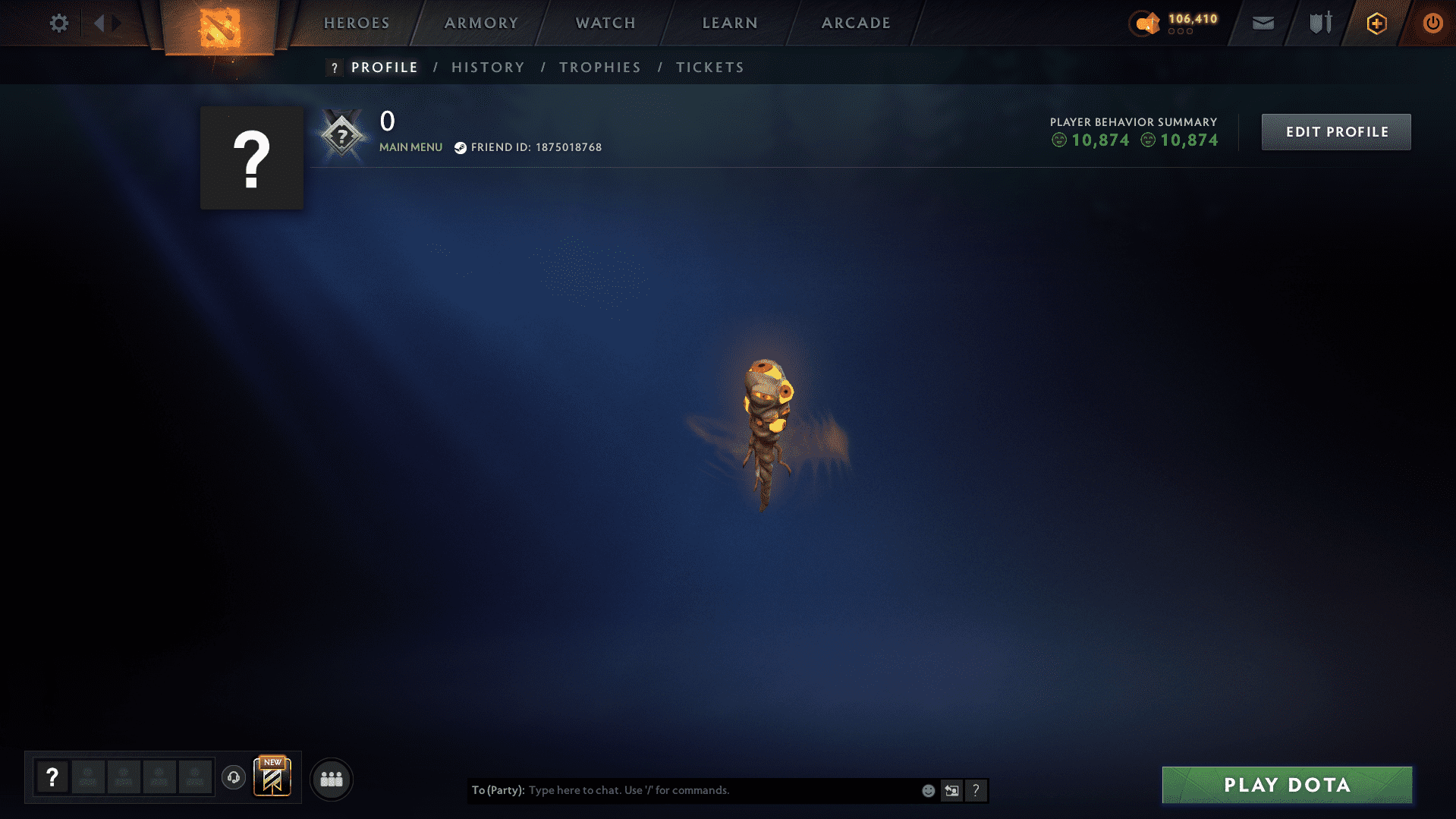This screenshot has height=819, width=1456.
Task: Toggle the screenshot share icon in chat
Action: 952,790
